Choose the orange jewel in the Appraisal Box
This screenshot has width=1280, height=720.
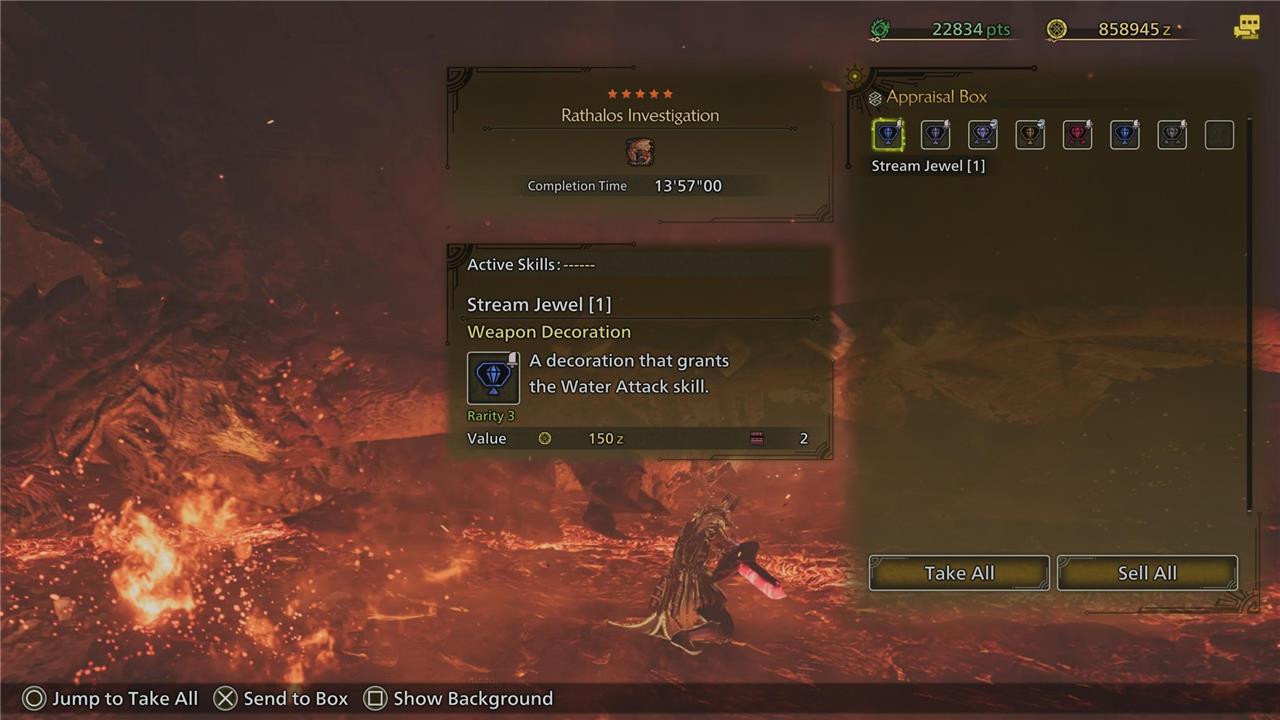pyautogui.click(x=1030, y=135)
